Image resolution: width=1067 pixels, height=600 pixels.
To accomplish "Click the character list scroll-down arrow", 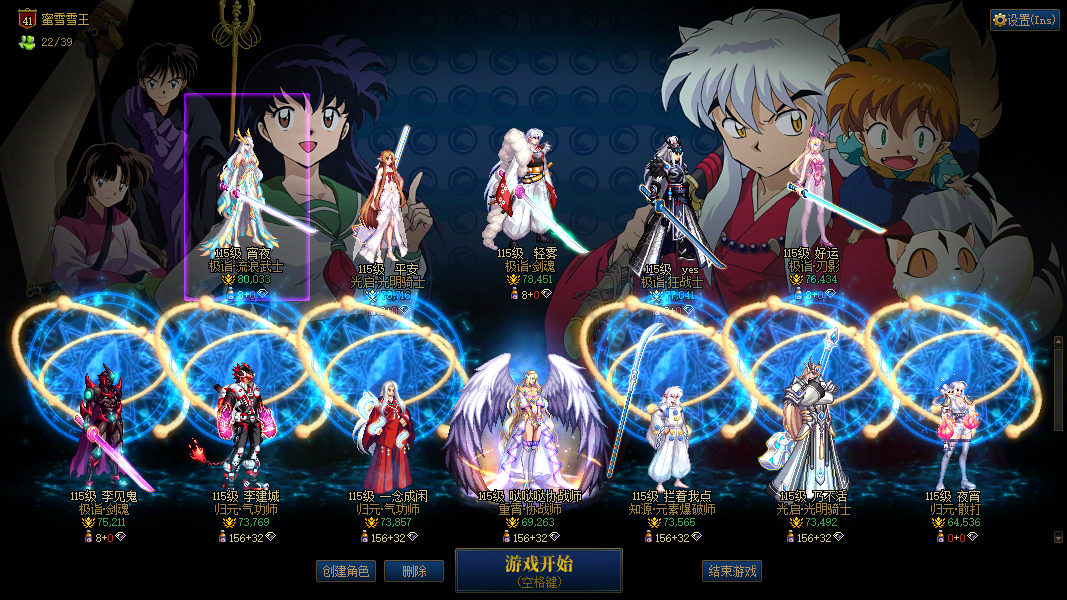I will coord(1059,537).
